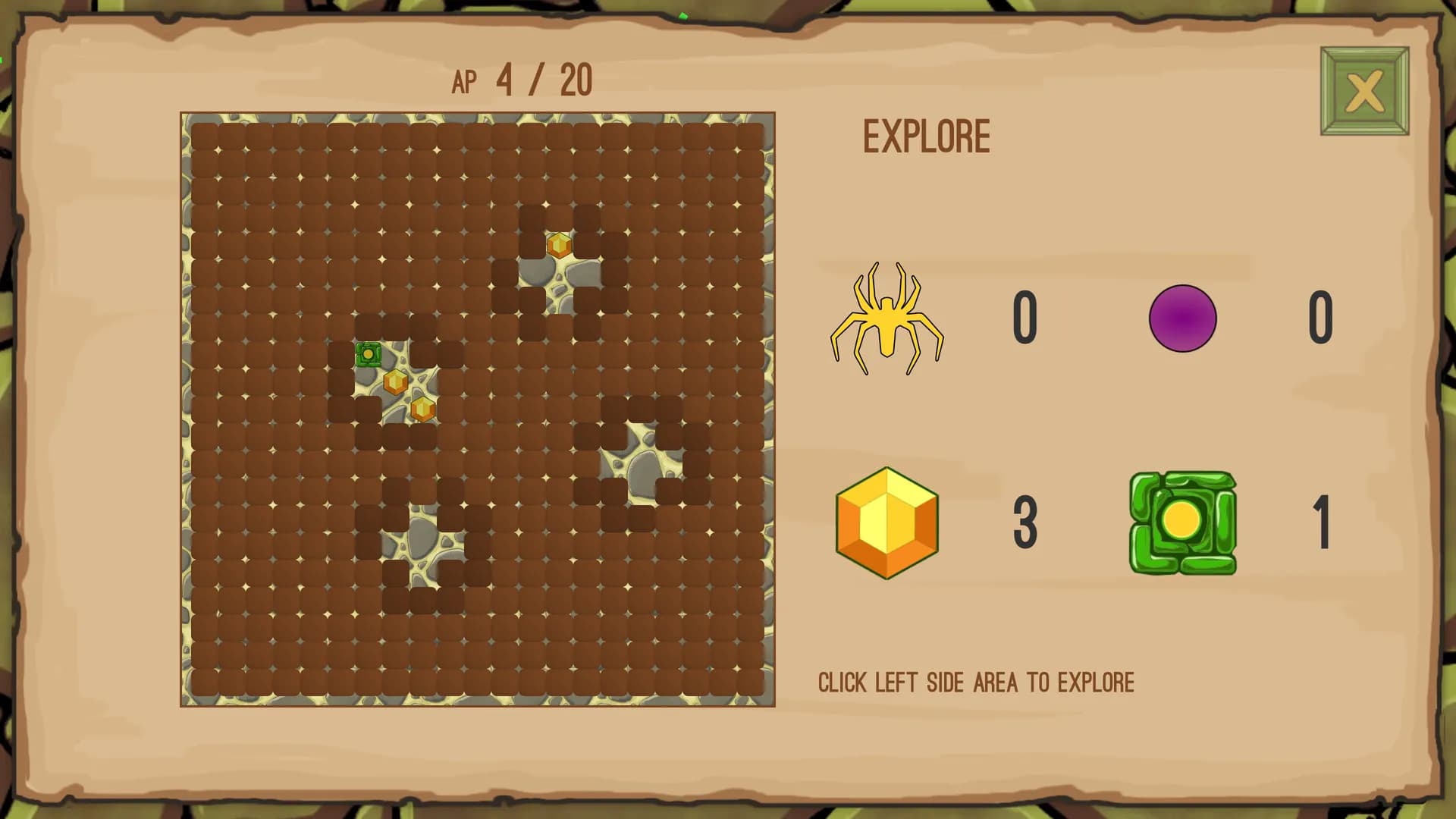The height and width of the screenshot is (819, 1456).
Task: Select the green idol tile on the board
Action: coord(369,354)
